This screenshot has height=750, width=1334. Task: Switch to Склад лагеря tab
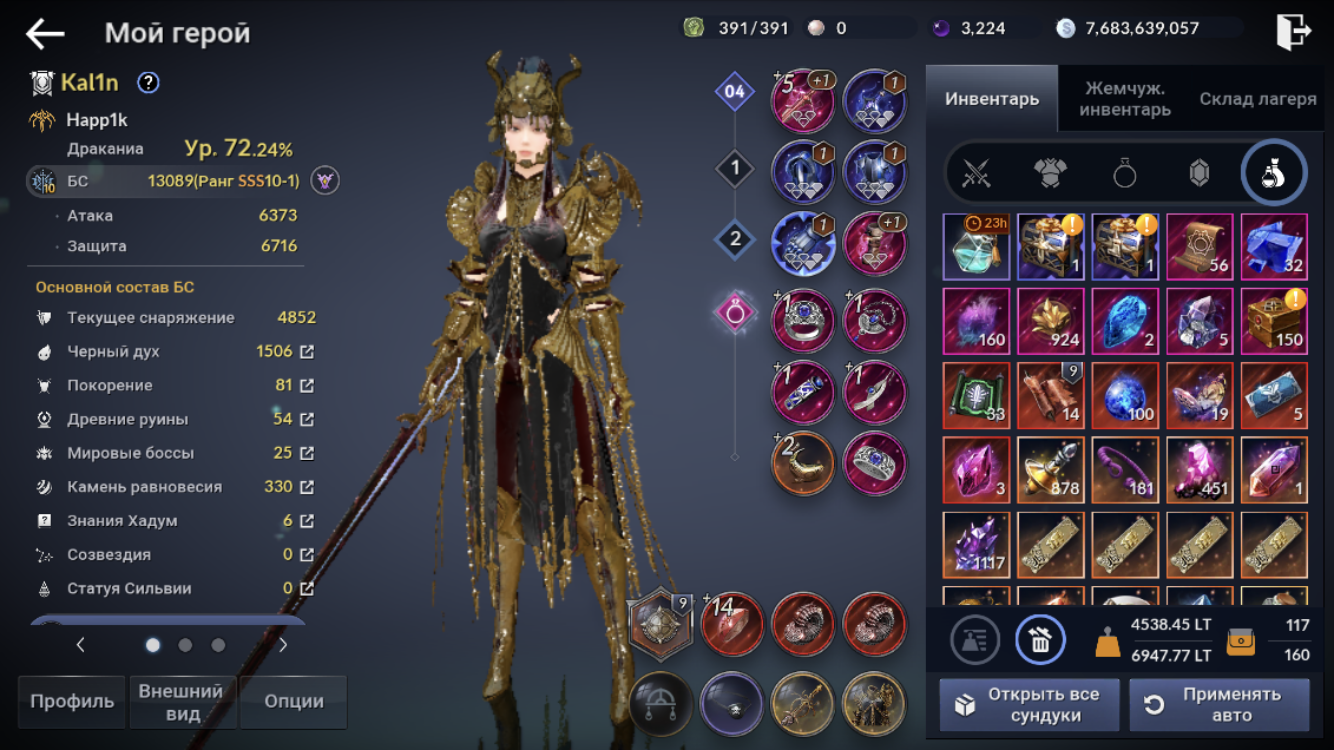click(1257, 99)
